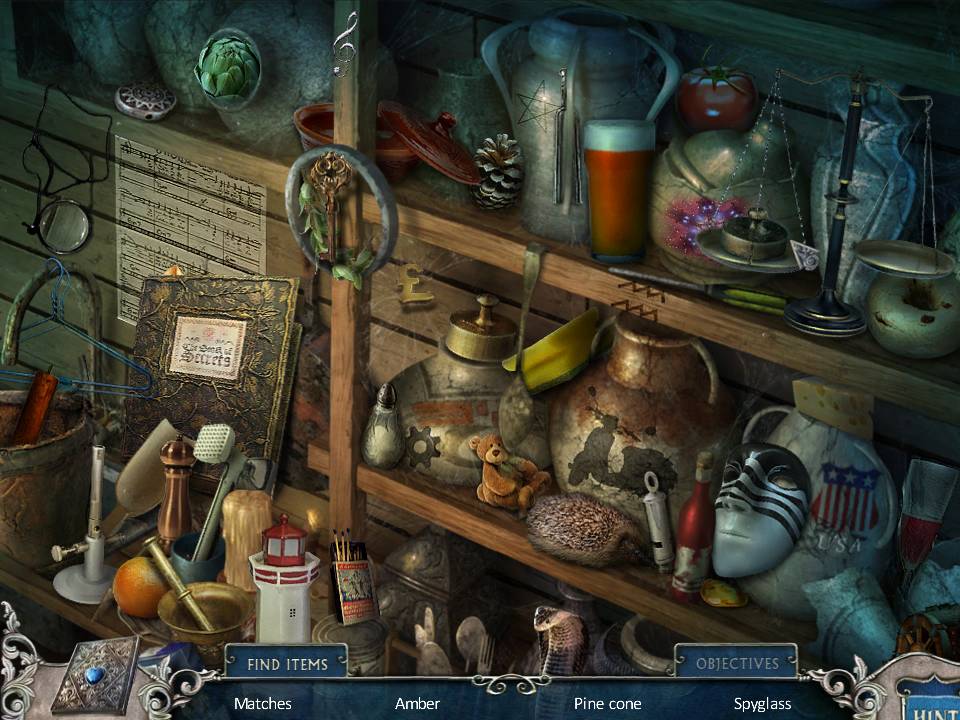Open the Objectives tab
This screenshot has height=720, width=960.
coord(737,662)
